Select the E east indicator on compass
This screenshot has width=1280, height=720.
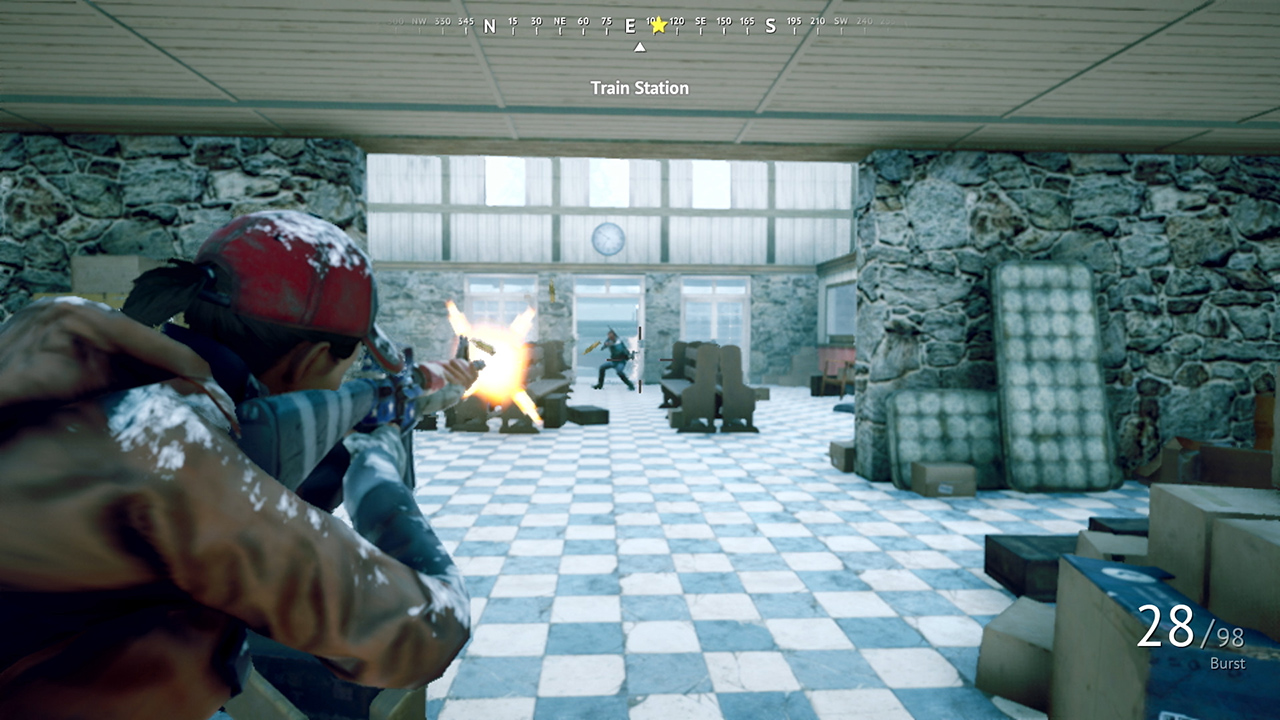pos(629,26)
